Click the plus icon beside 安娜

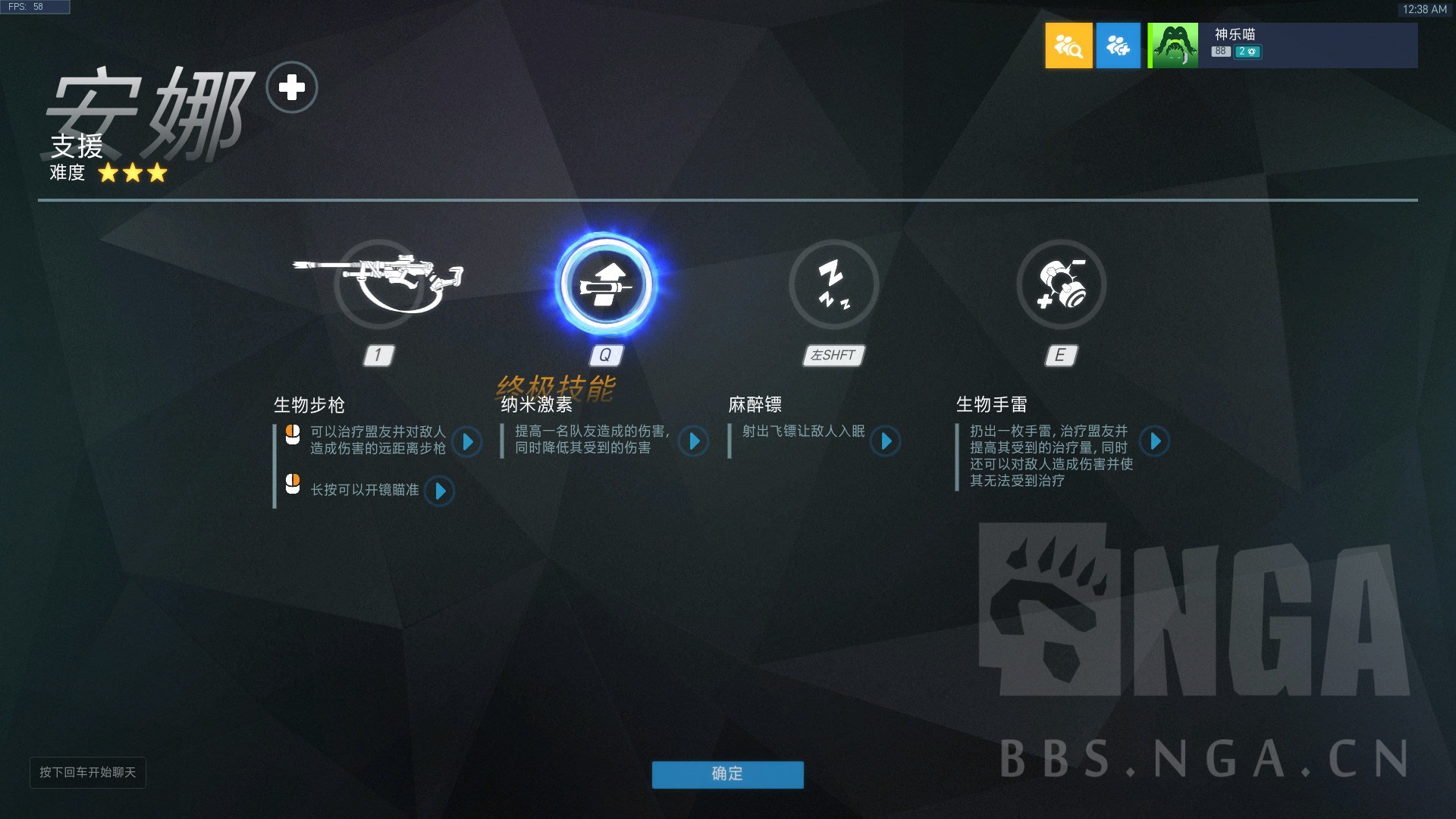point(292,87)
